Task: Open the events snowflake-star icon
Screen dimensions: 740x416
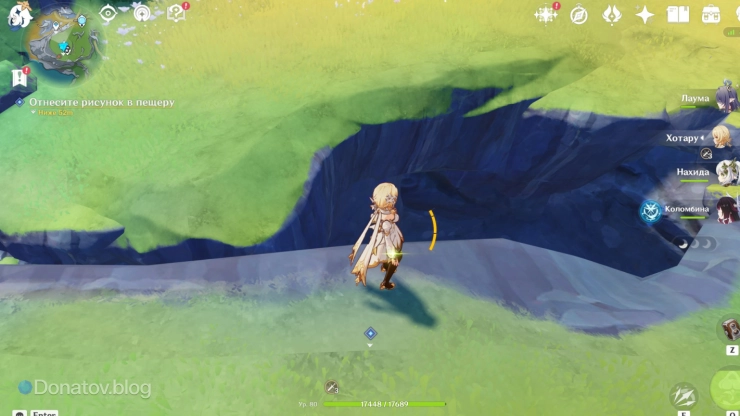Action: (x=546, y=14)
